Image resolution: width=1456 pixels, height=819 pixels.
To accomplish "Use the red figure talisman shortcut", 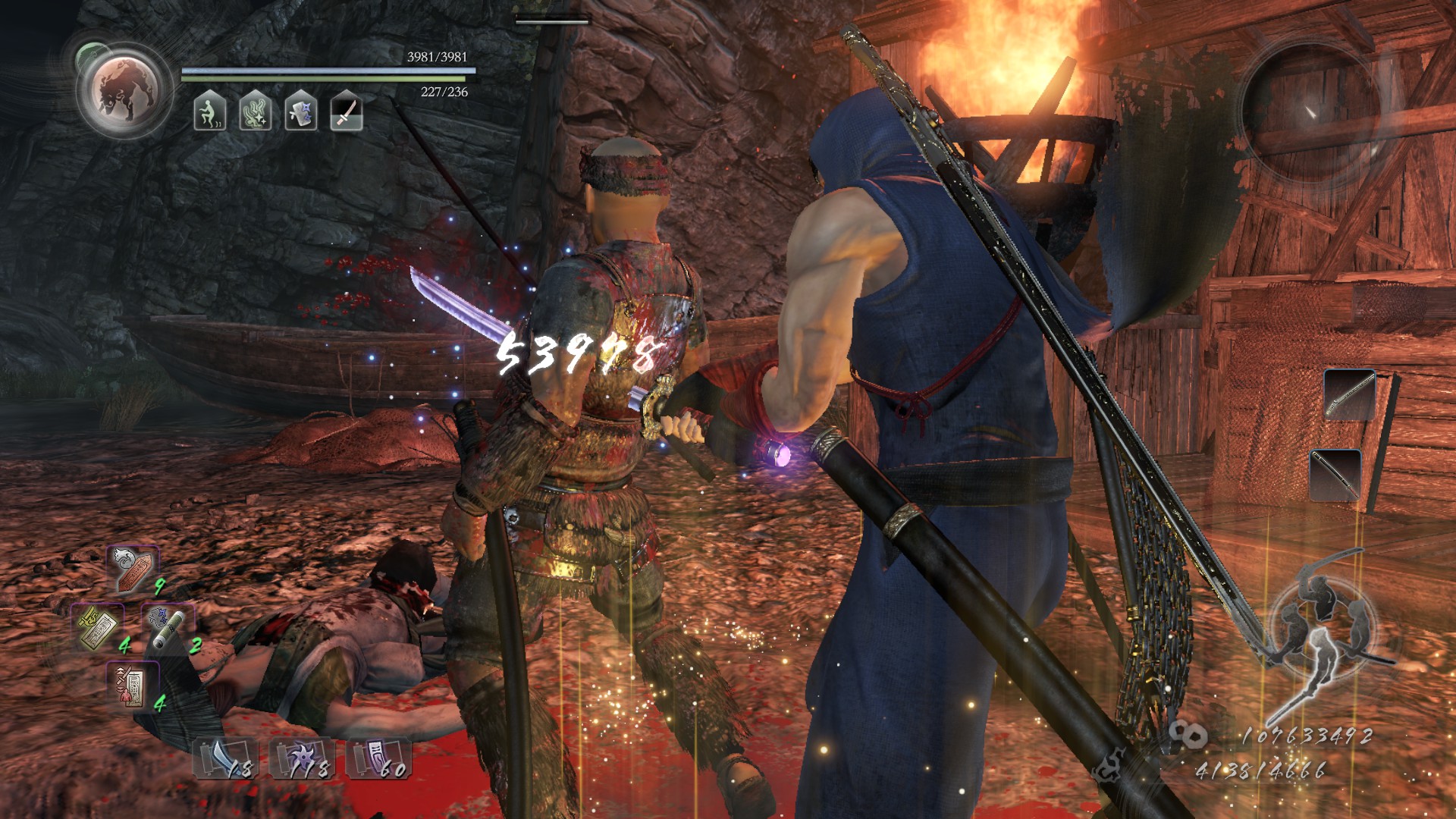I will coord(132,685).
